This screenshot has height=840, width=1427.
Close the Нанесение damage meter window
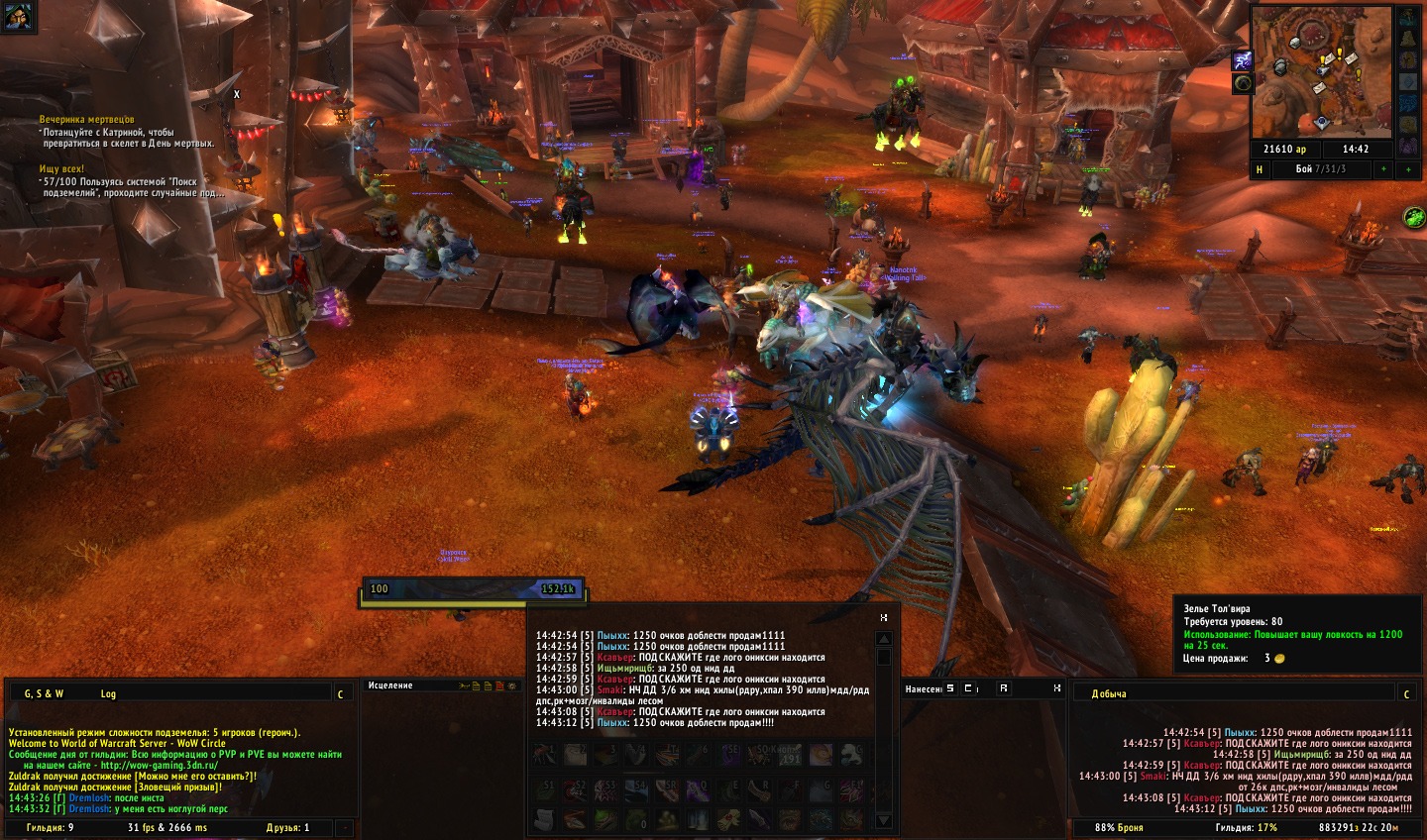(1056, 687)
